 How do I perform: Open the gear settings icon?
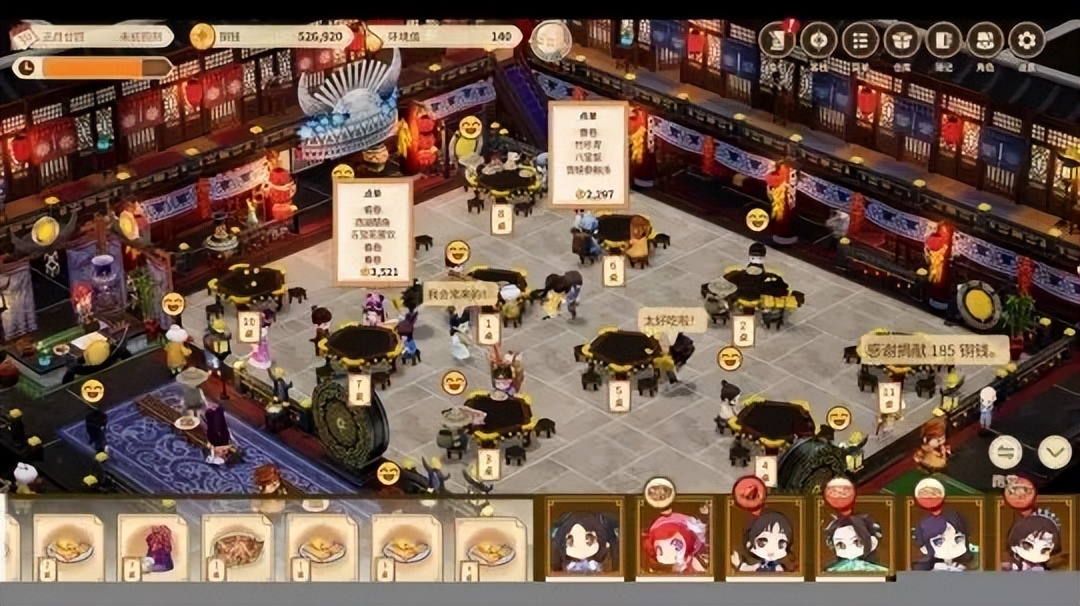(x=1026, y=41)
